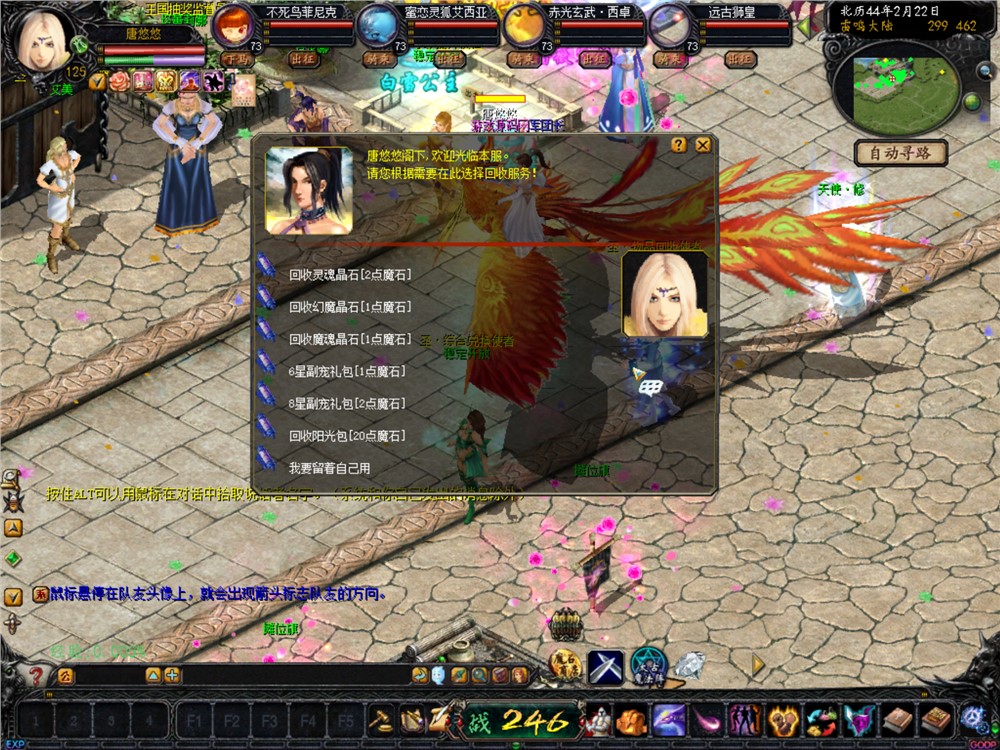This screenshot has height=750, width=1000.
Task: Click the chat input field
Action: [x=110, y=676]
